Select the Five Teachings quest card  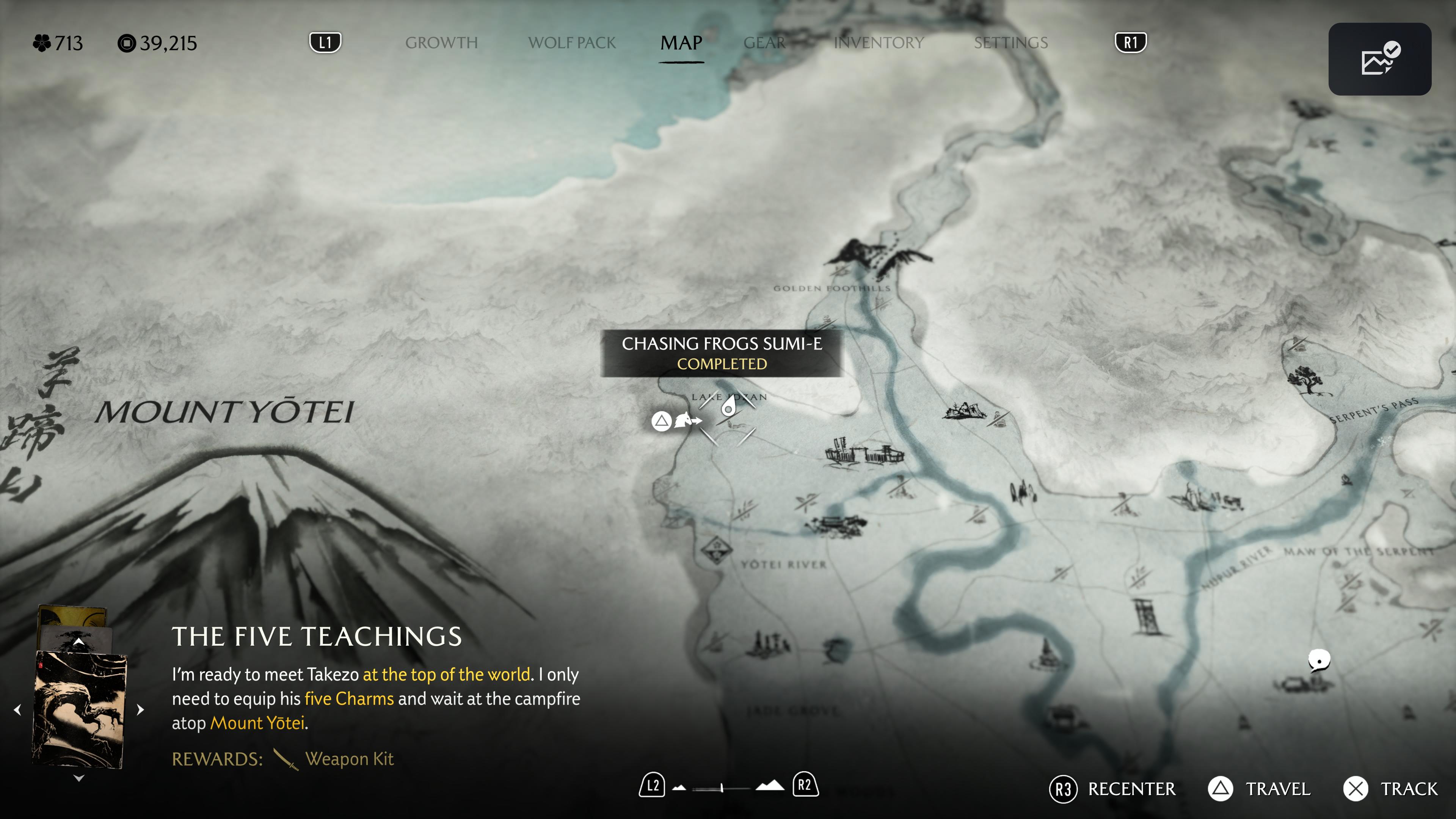[x=80, y=709]
